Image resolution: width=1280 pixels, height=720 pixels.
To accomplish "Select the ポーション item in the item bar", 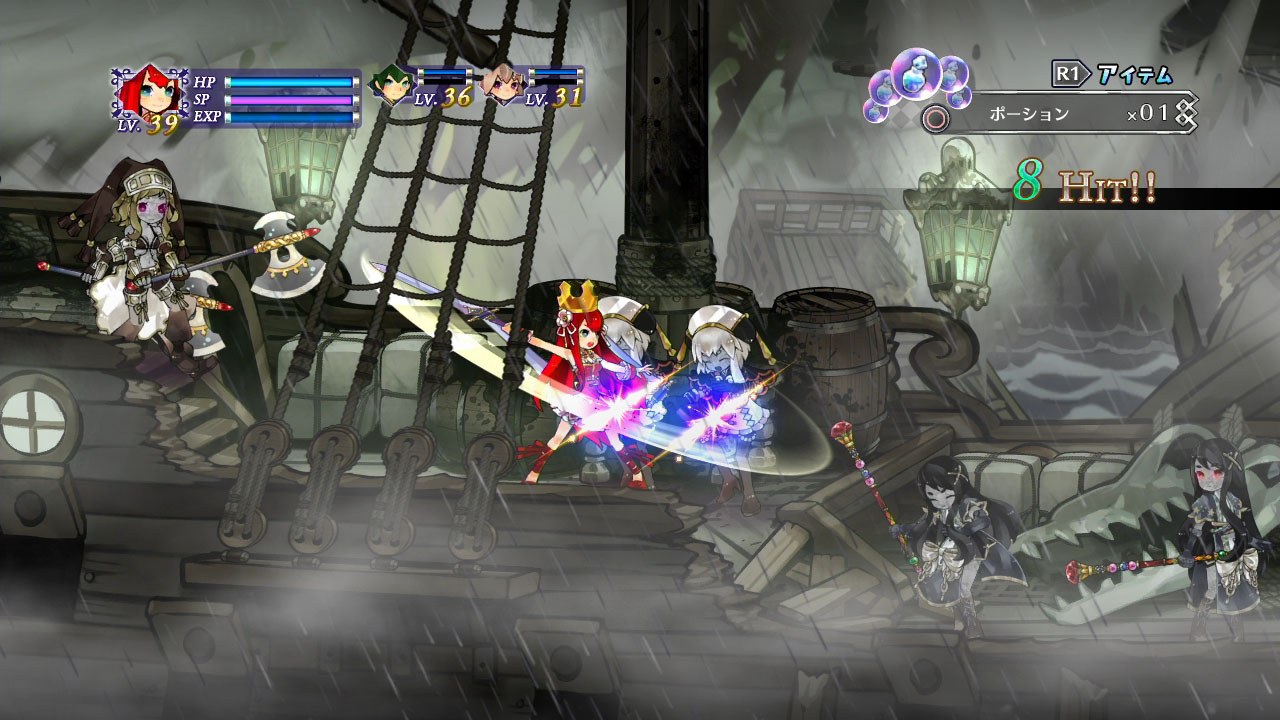I will [1028, 112].
